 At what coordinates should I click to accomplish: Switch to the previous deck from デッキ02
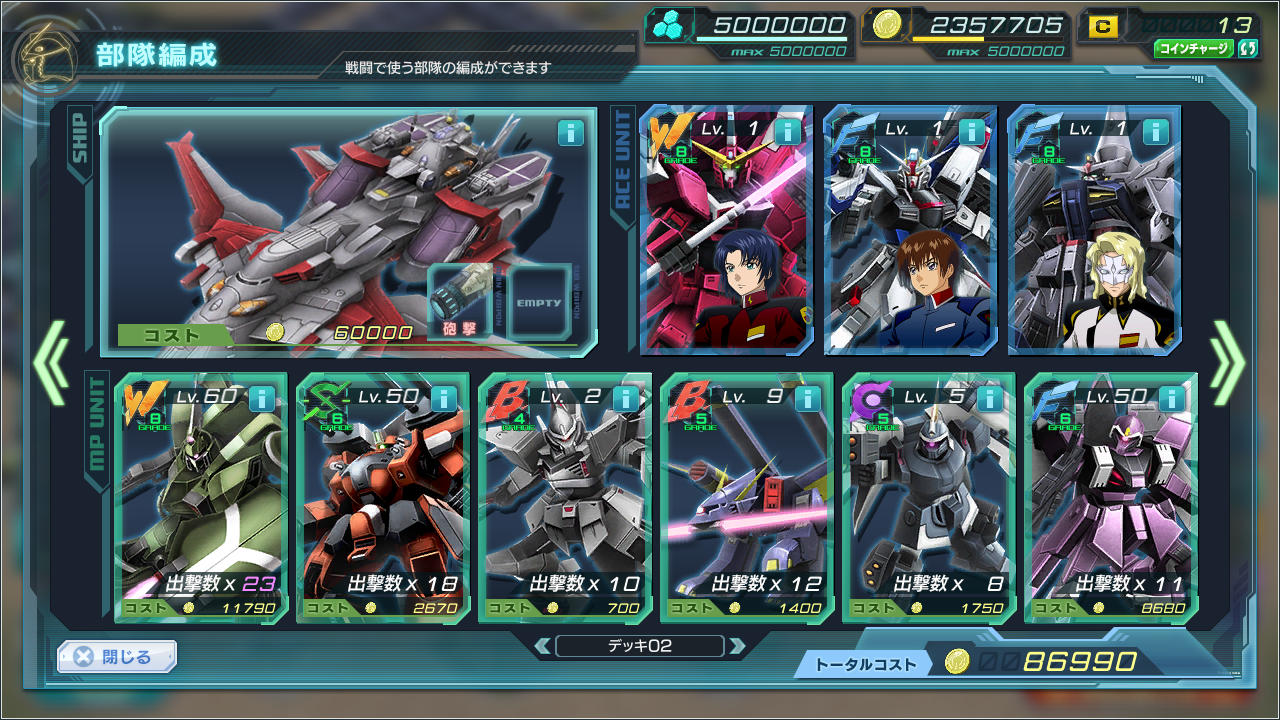[x=541, y=646]
